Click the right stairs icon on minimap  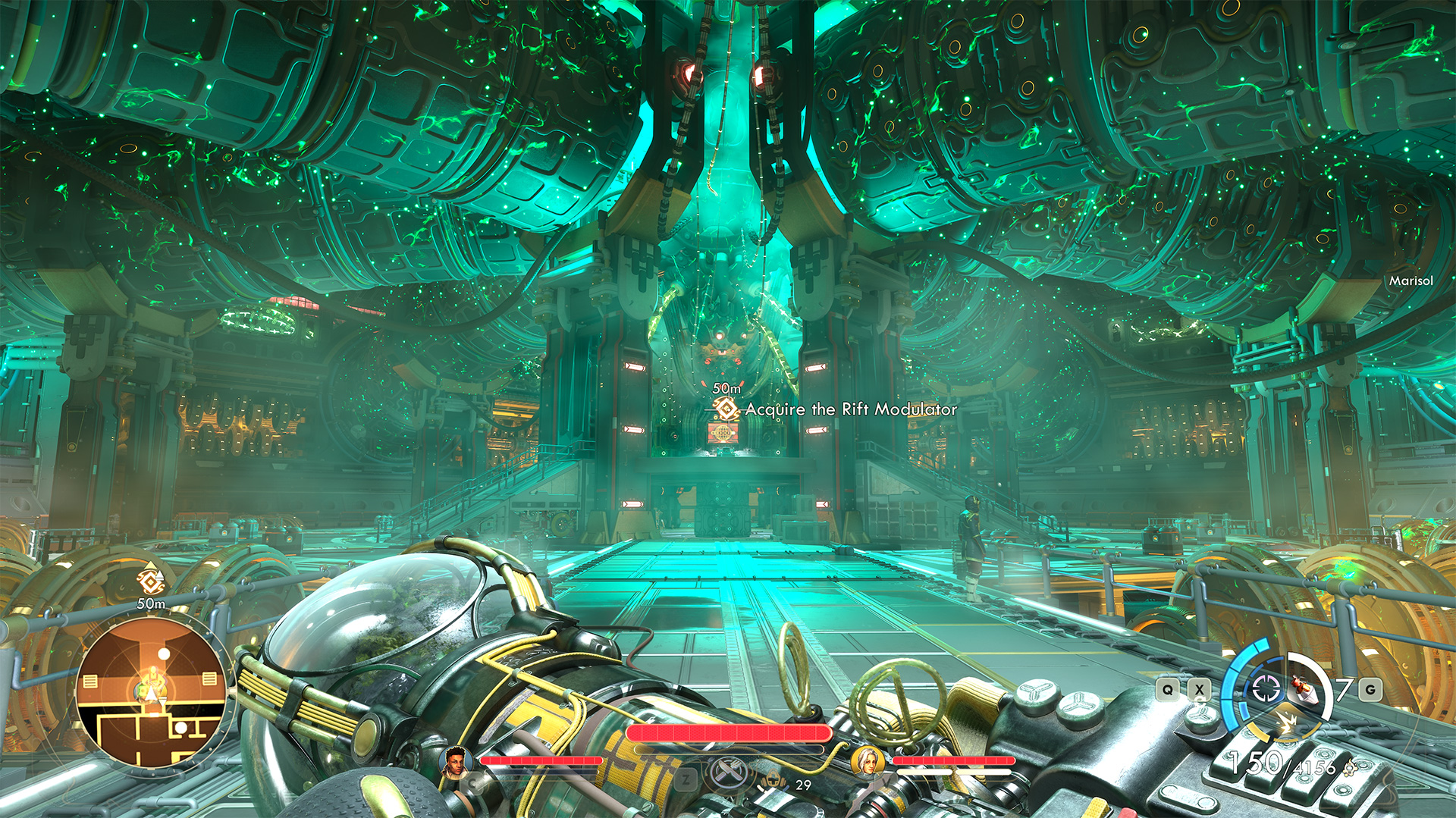[209, 679]
